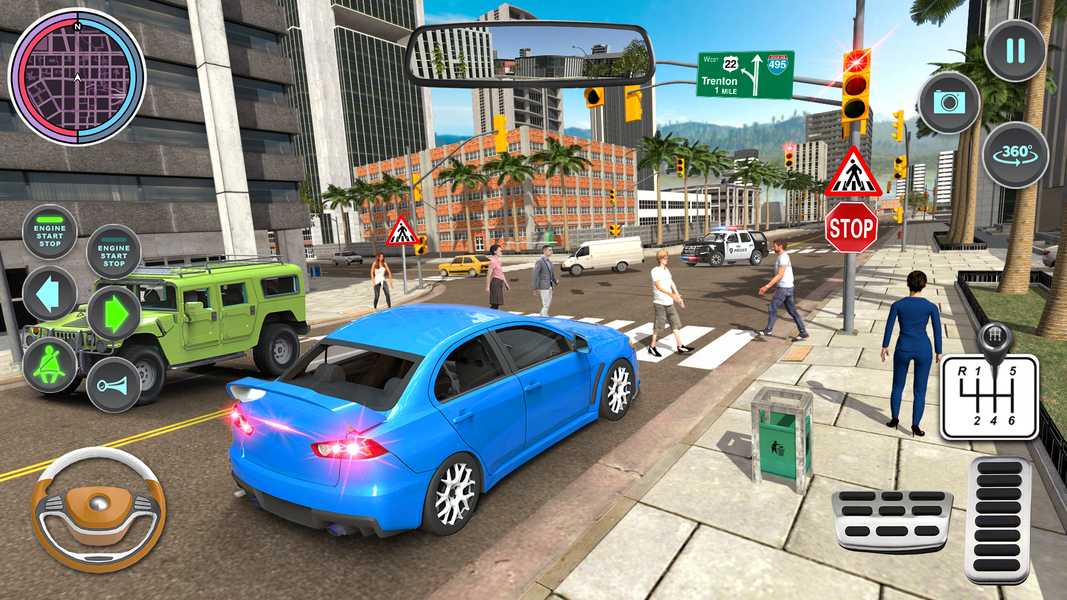
Task: Turn on the left turn indicator arrow
Action: point(50,293)
